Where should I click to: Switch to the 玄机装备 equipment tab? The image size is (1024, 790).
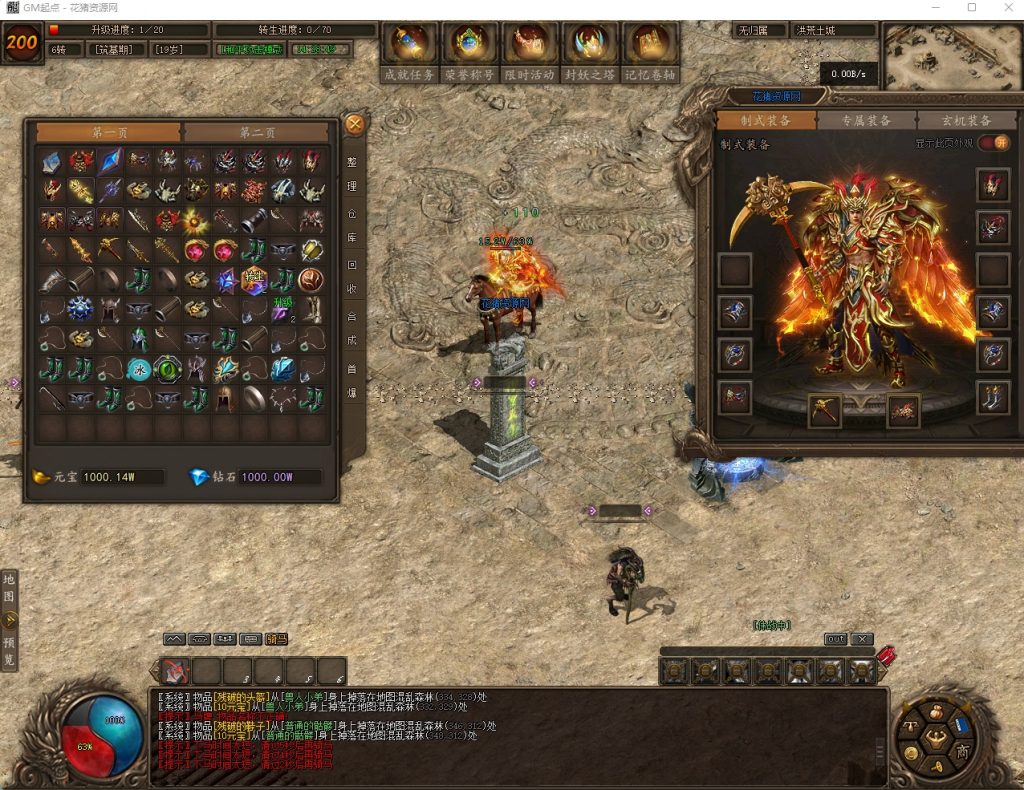(x=966, y=120)
